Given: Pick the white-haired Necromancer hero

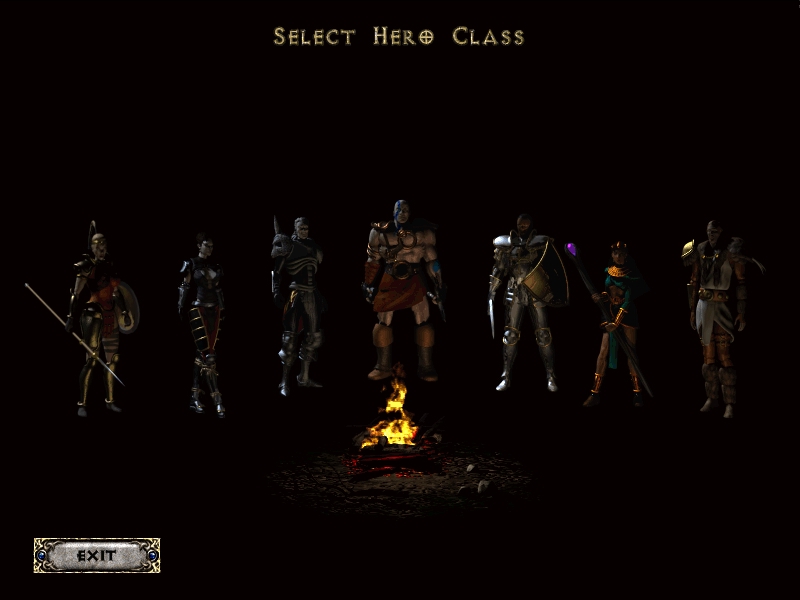Looking at the screenshot, I should (297, 305).
